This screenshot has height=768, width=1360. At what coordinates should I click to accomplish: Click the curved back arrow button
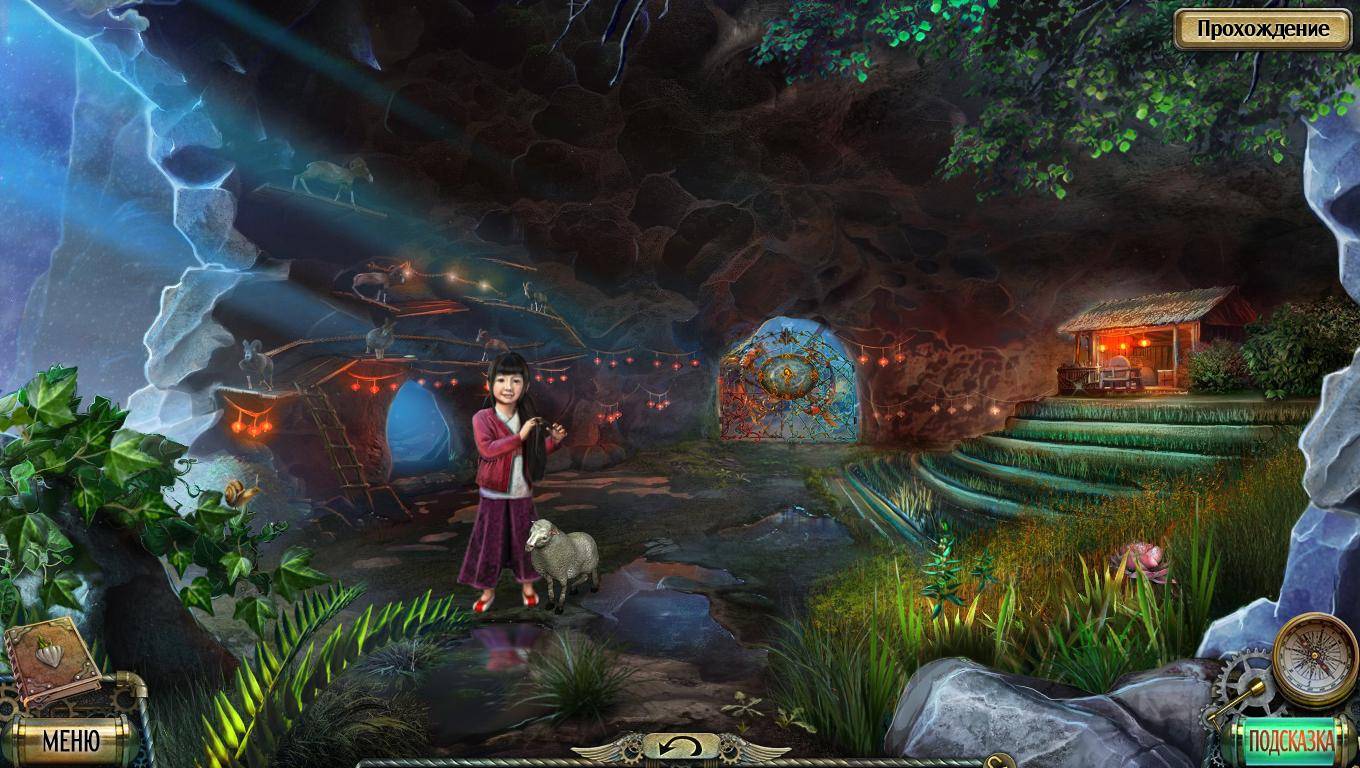click(x=680, y=746)
